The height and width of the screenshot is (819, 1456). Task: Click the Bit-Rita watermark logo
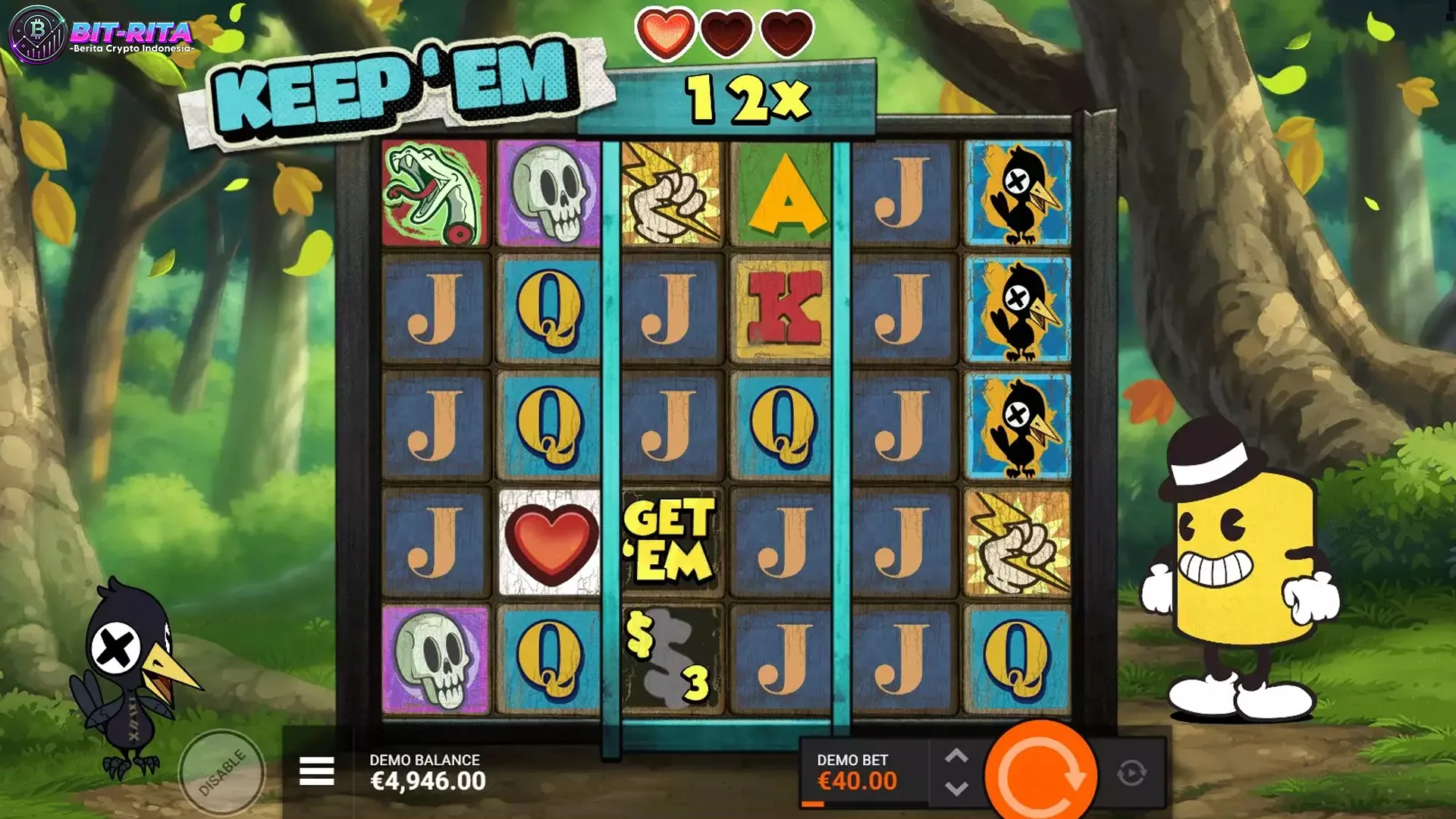101,35
